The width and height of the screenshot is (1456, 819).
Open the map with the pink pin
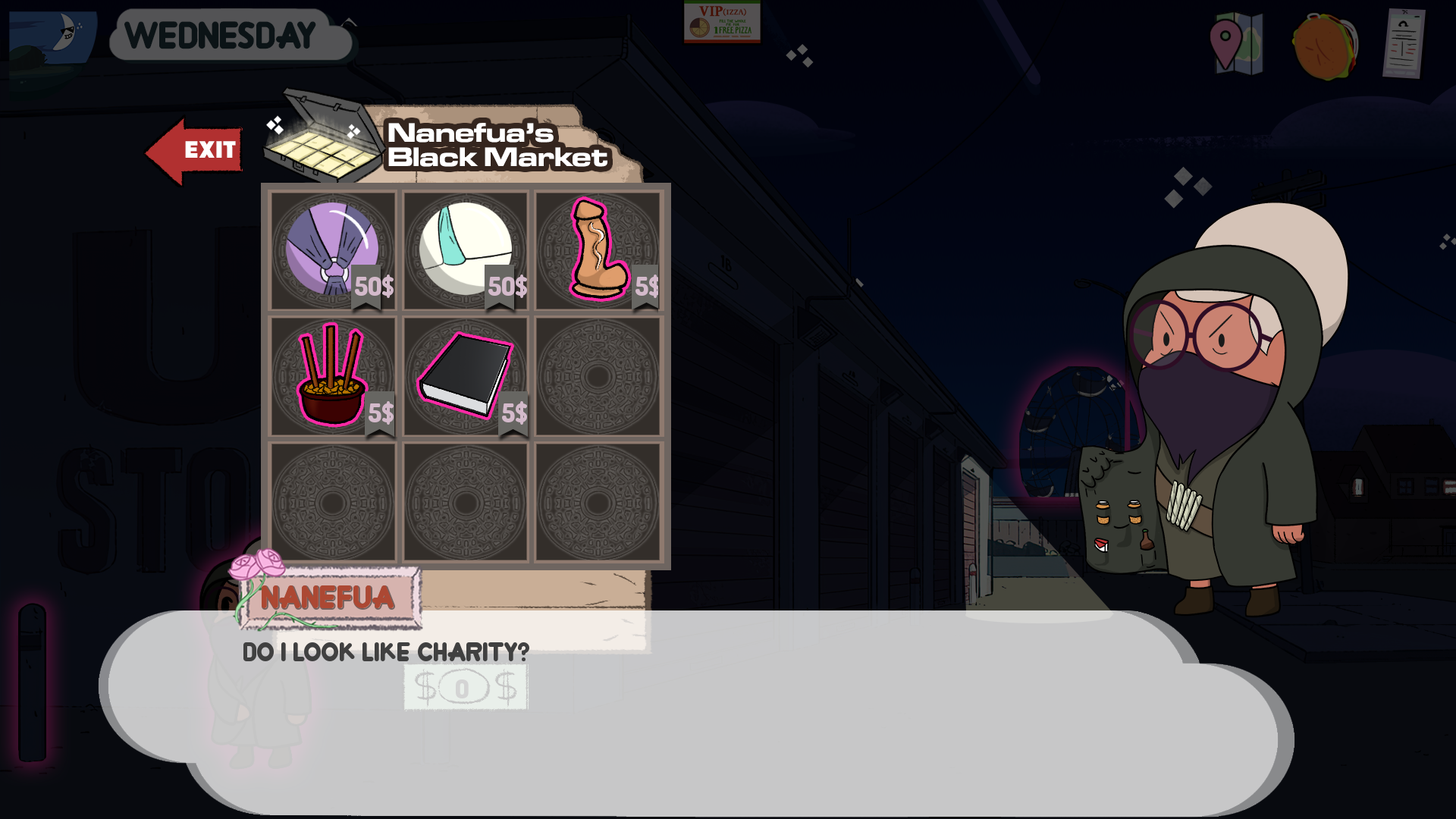(x=1236, y=43)
